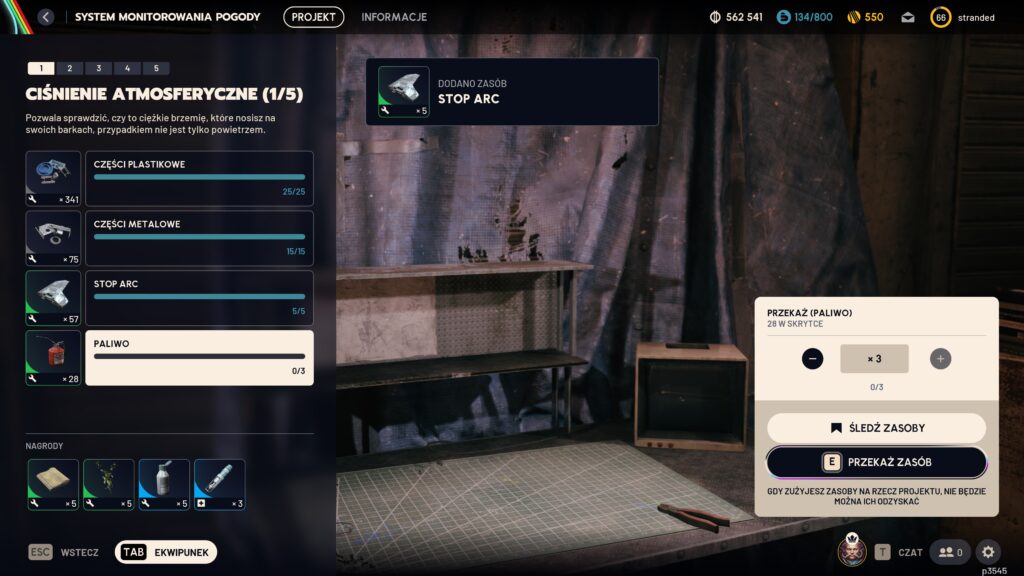
Task: Select stage 5 of the project
Action: [155, 68]
